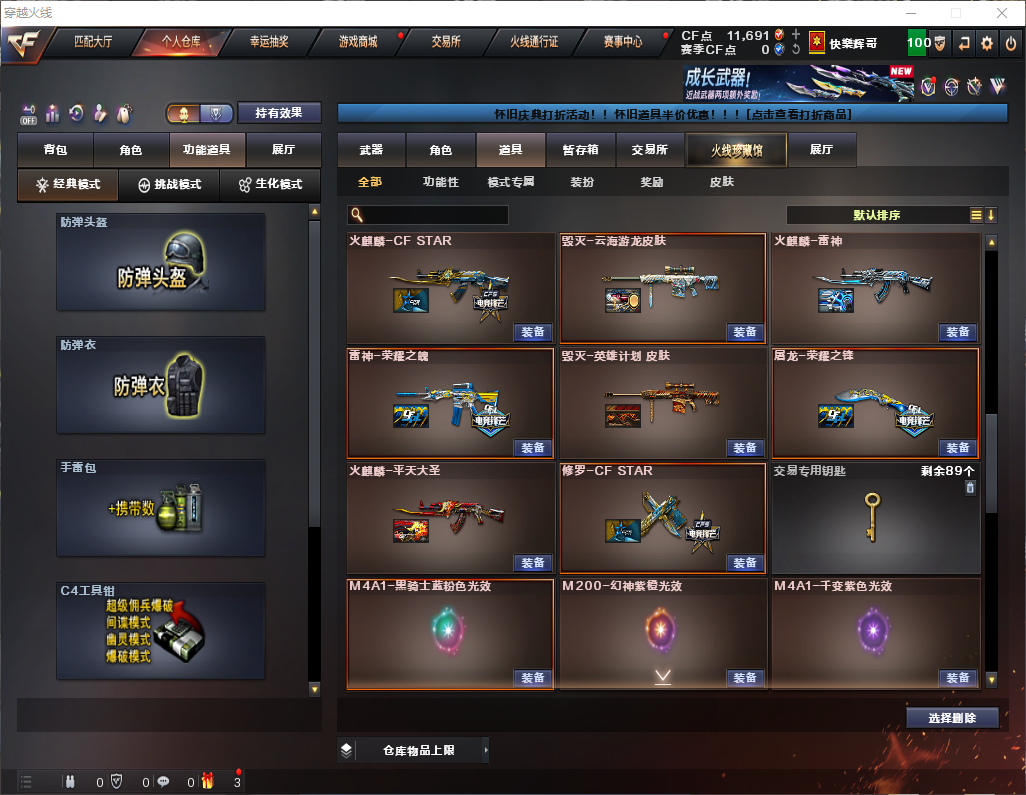
Task: Close the game window
Action: [1001, 13]
